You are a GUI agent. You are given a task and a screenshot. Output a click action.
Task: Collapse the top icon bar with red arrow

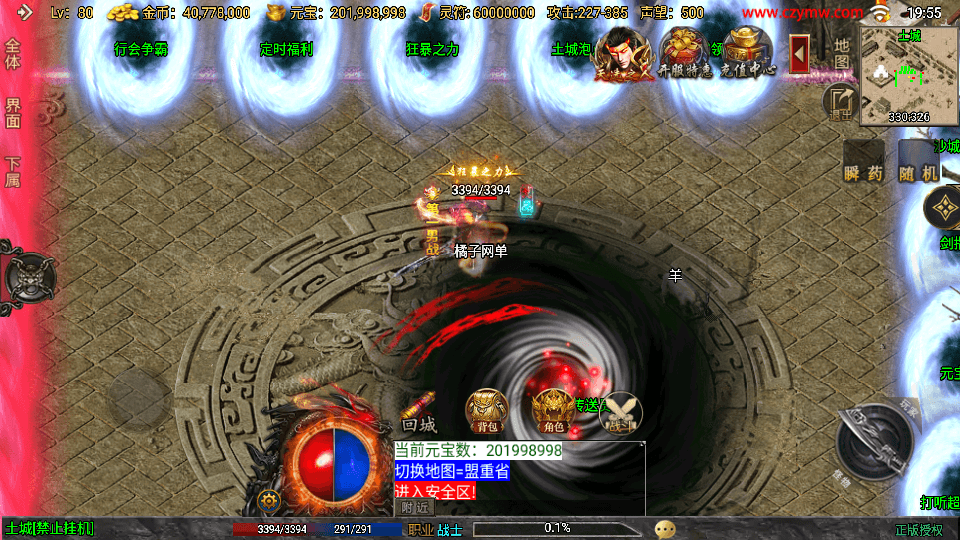coord(799,54)
